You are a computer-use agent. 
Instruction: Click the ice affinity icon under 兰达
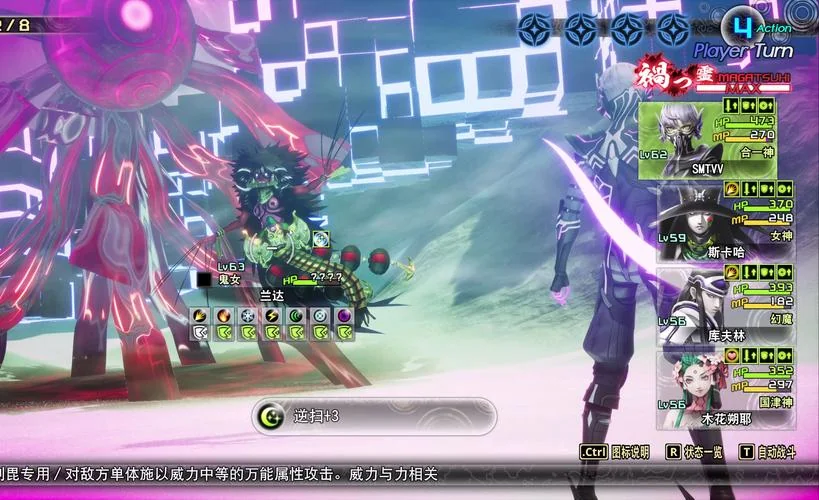click(249, 315)
